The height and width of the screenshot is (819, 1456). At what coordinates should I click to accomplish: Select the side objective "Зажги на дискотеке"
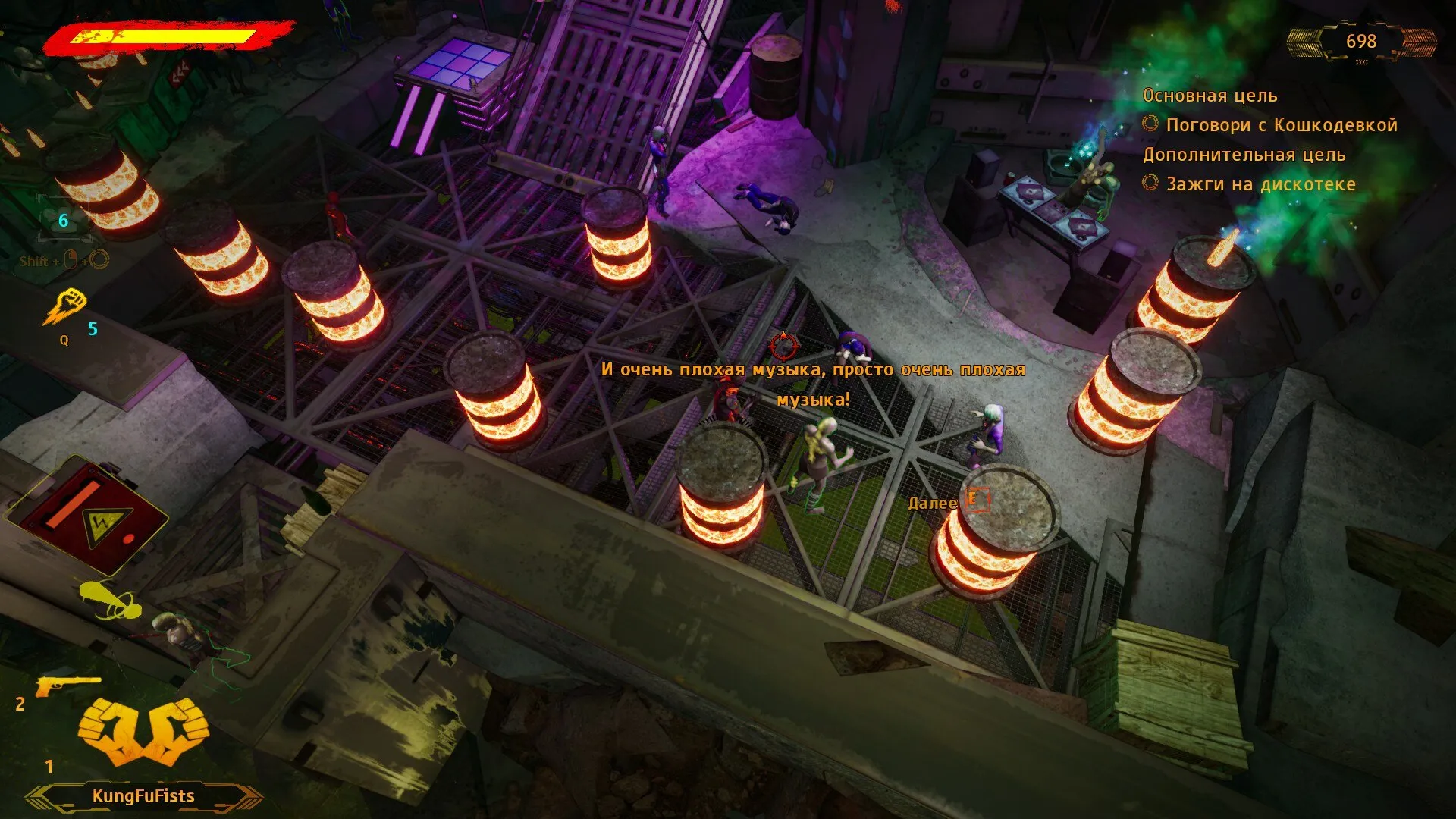pos(1260,184)
